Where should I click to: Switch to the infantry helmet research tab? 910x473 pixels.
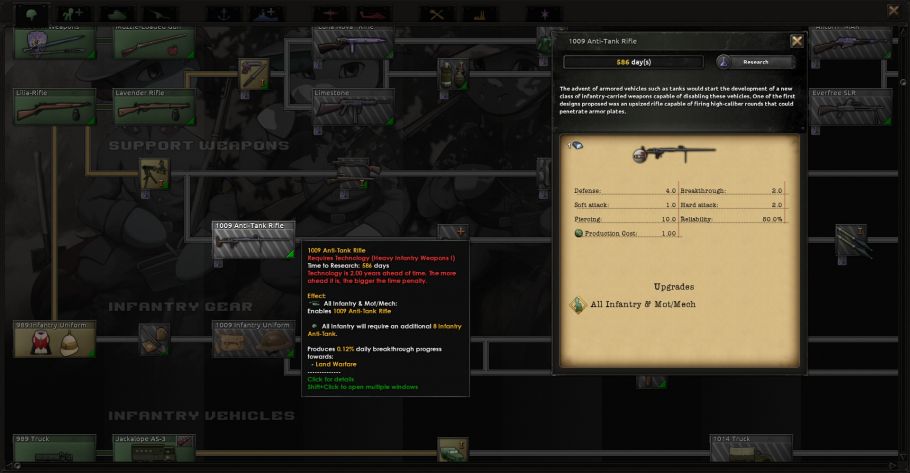click(33, 13)
